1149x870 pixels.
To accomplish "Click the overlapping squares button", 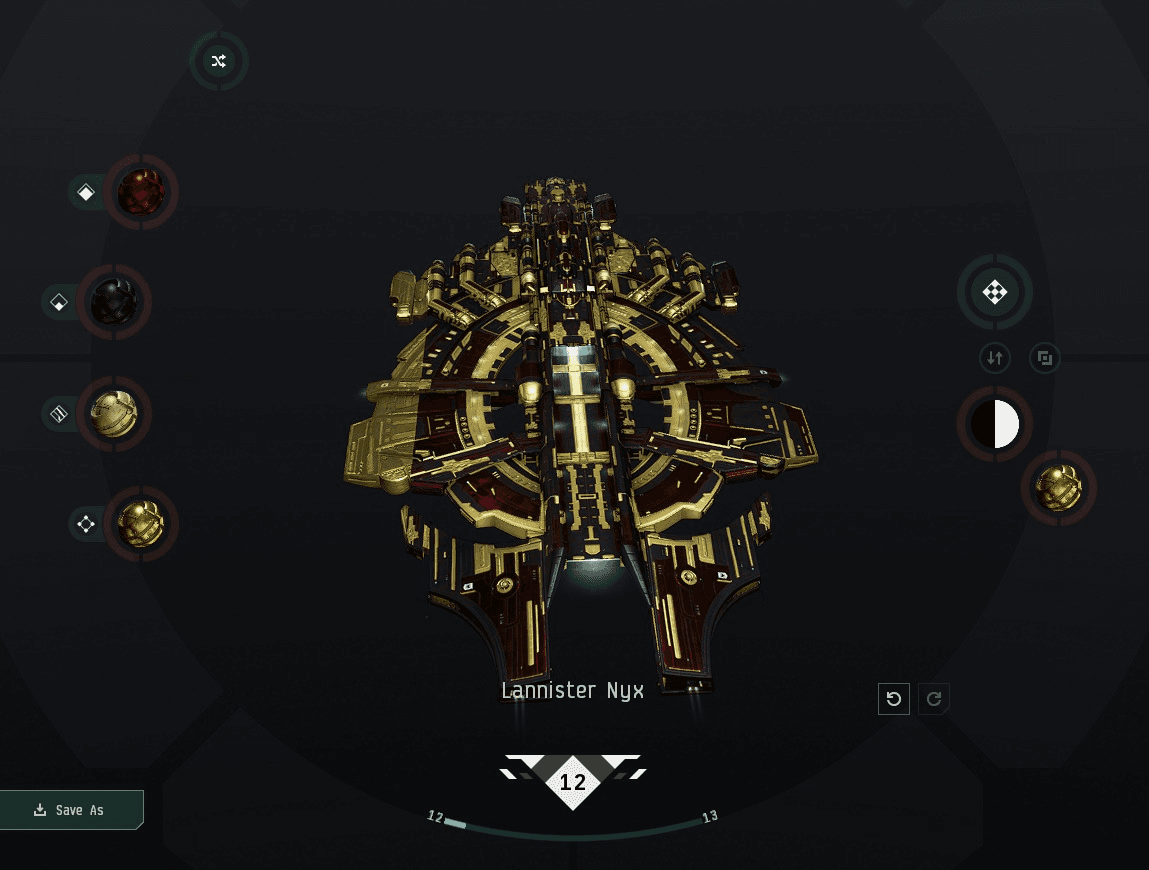I will [1045, 358].
